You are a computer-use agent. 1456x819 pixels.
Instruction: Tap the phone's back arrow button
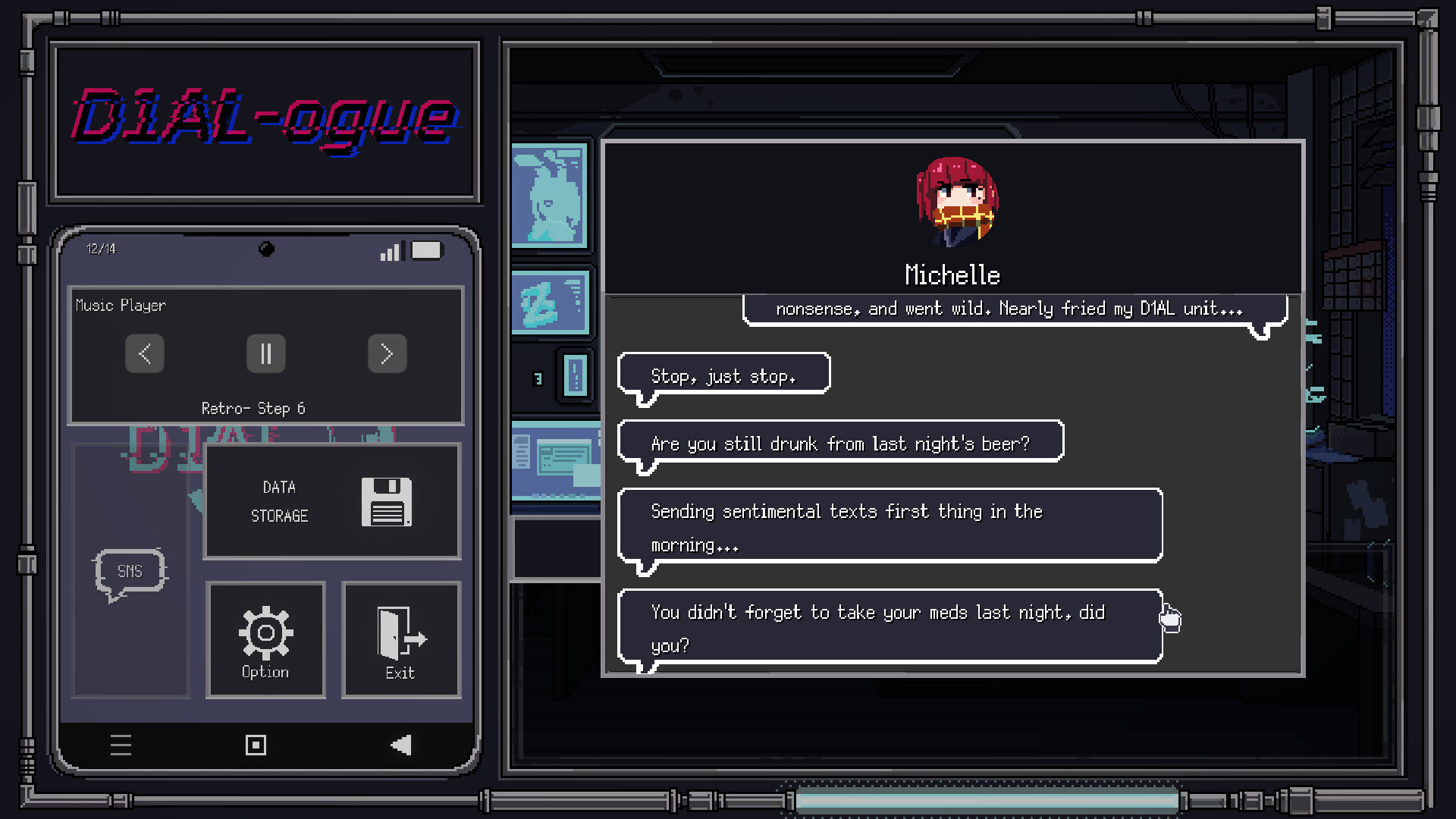(402, 745)
